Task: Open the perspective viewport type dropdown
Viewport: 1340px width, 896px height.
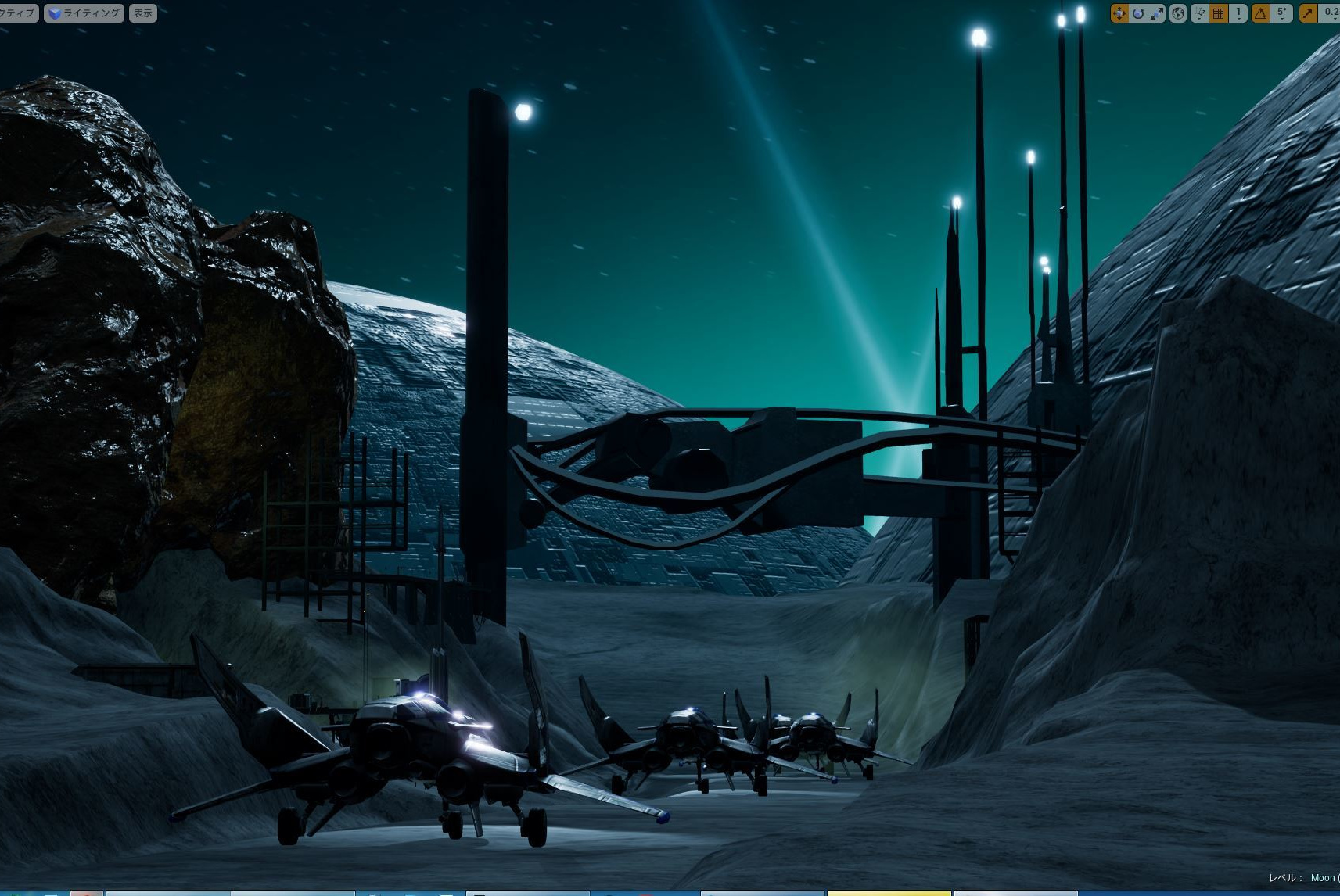Action: [17, 13]
